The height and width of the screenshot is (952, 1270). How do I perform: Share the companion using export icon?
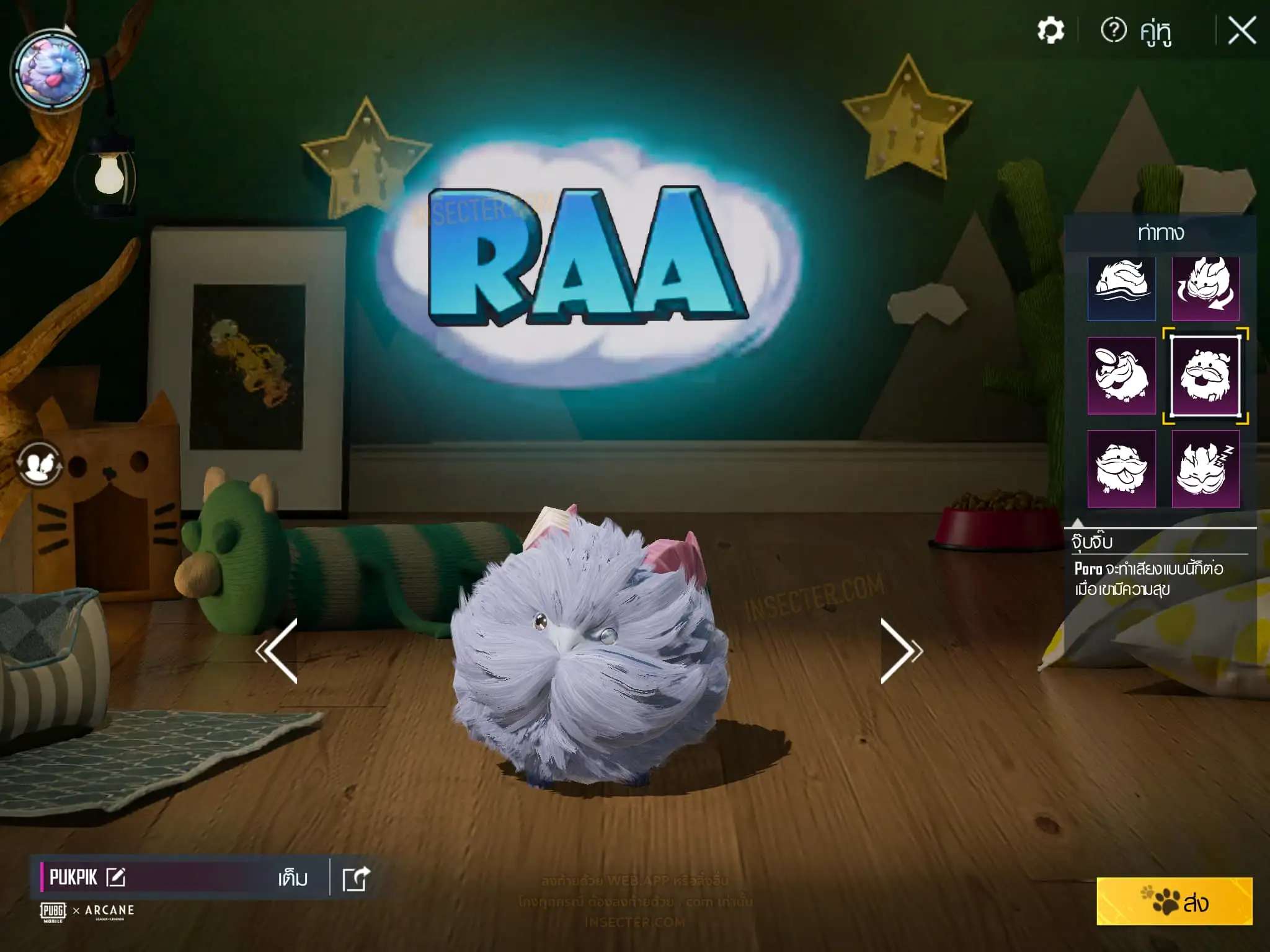coord(357,878)
